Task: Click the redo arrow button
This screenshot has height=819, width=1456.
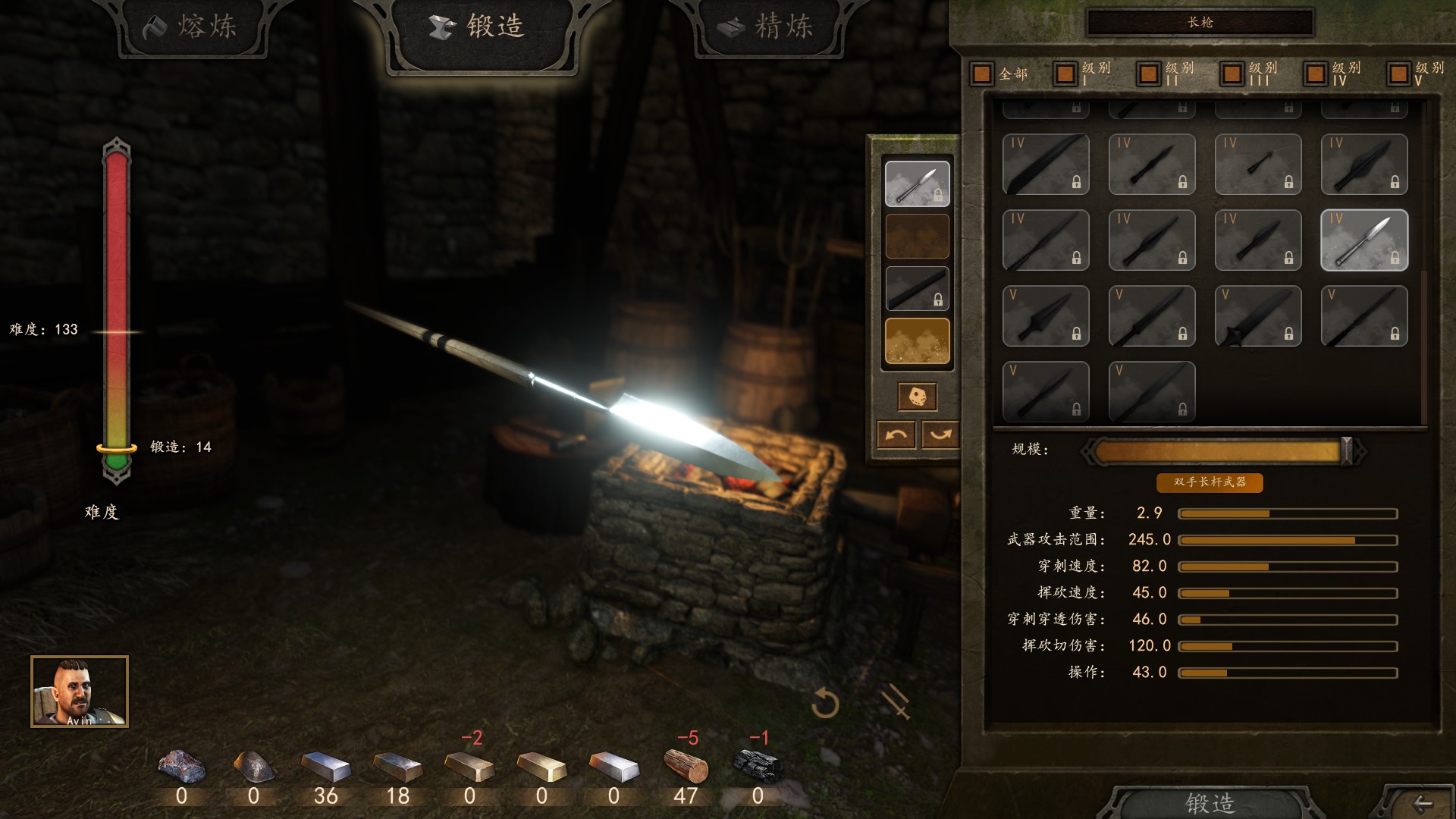Action: tap(940, 435)
